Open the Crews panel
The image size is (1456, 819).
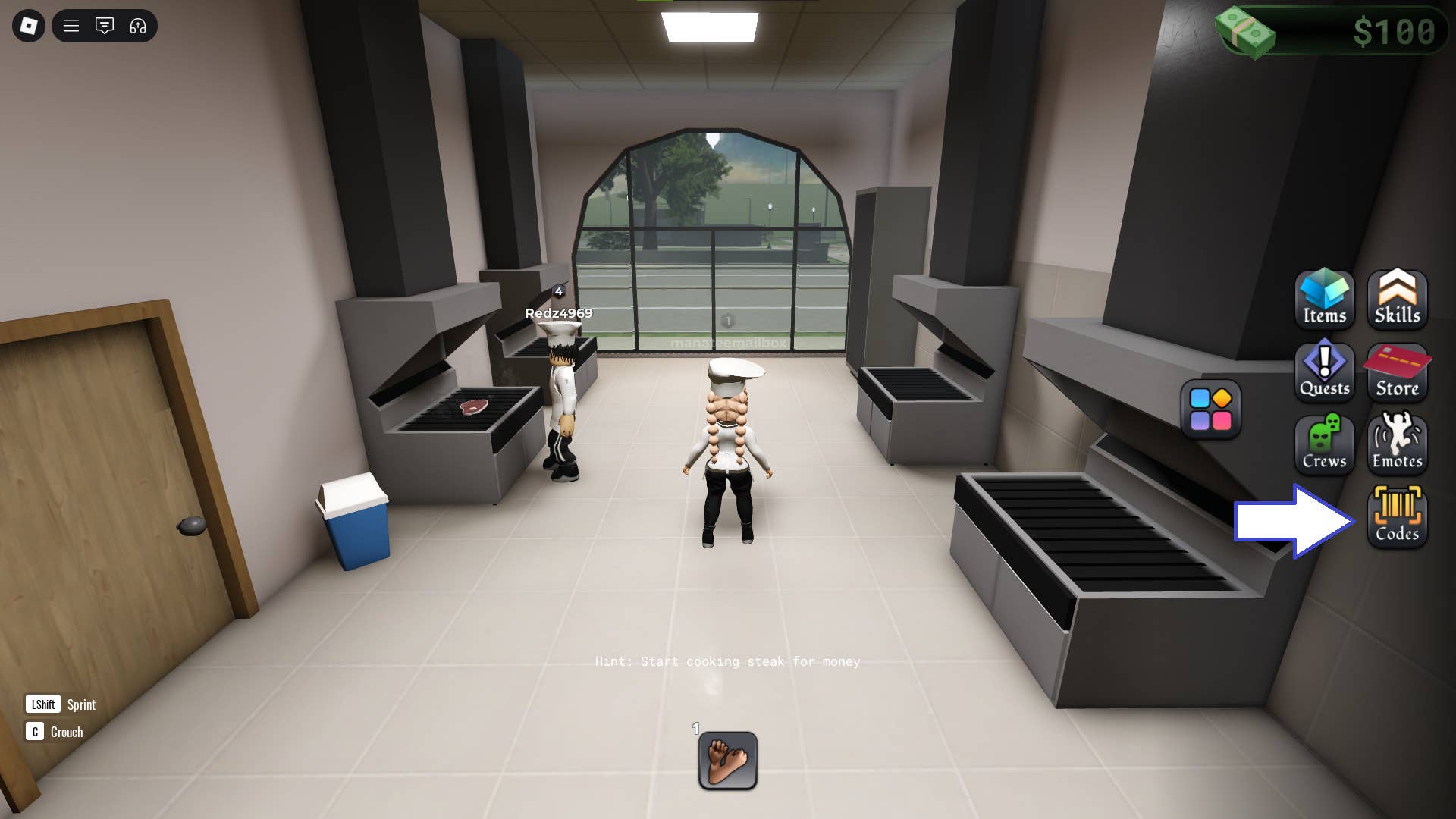click(1324, 444)
